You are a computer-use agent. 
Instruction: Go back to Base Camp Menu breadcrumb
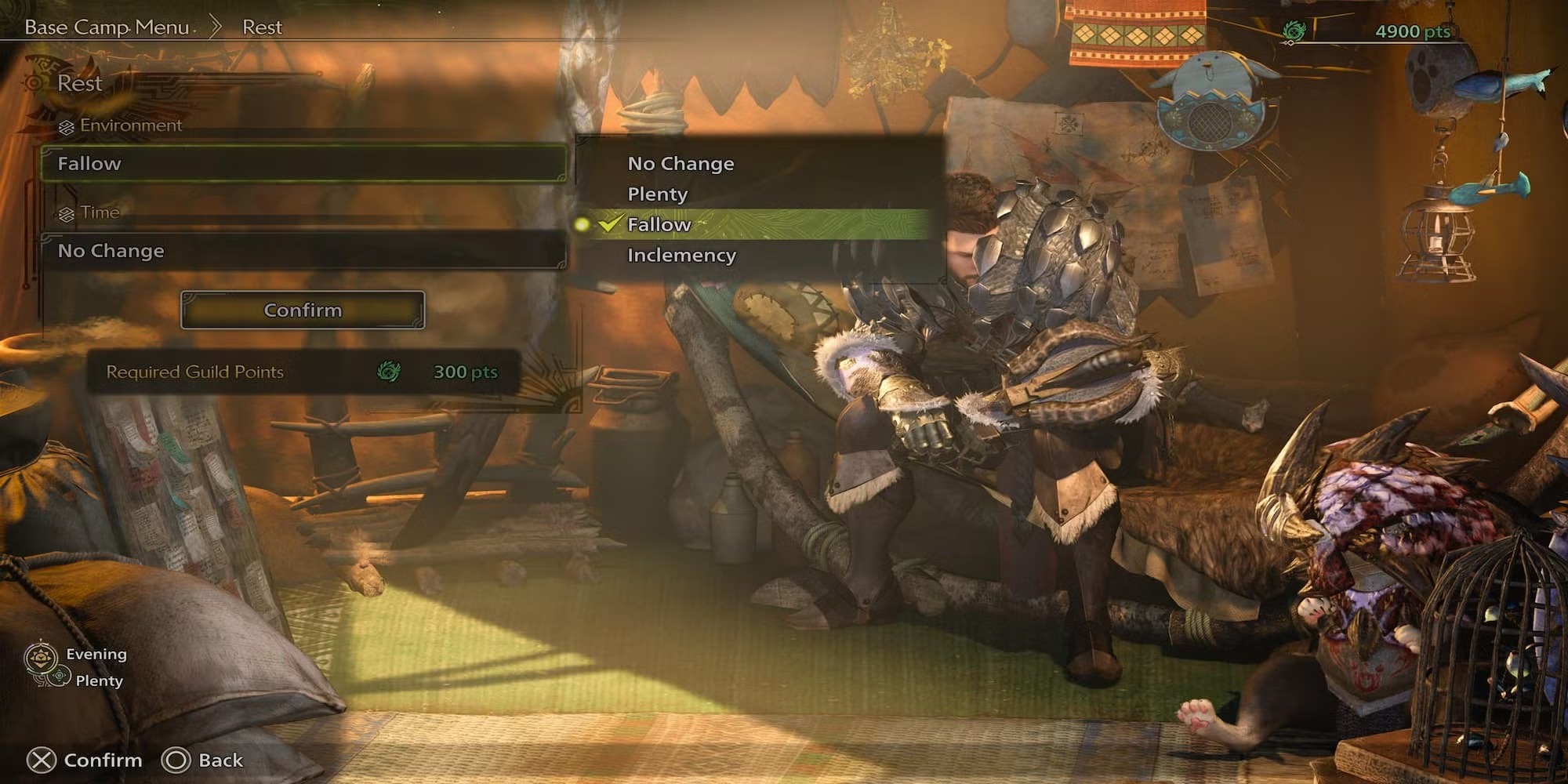click(x=107, y=27)
